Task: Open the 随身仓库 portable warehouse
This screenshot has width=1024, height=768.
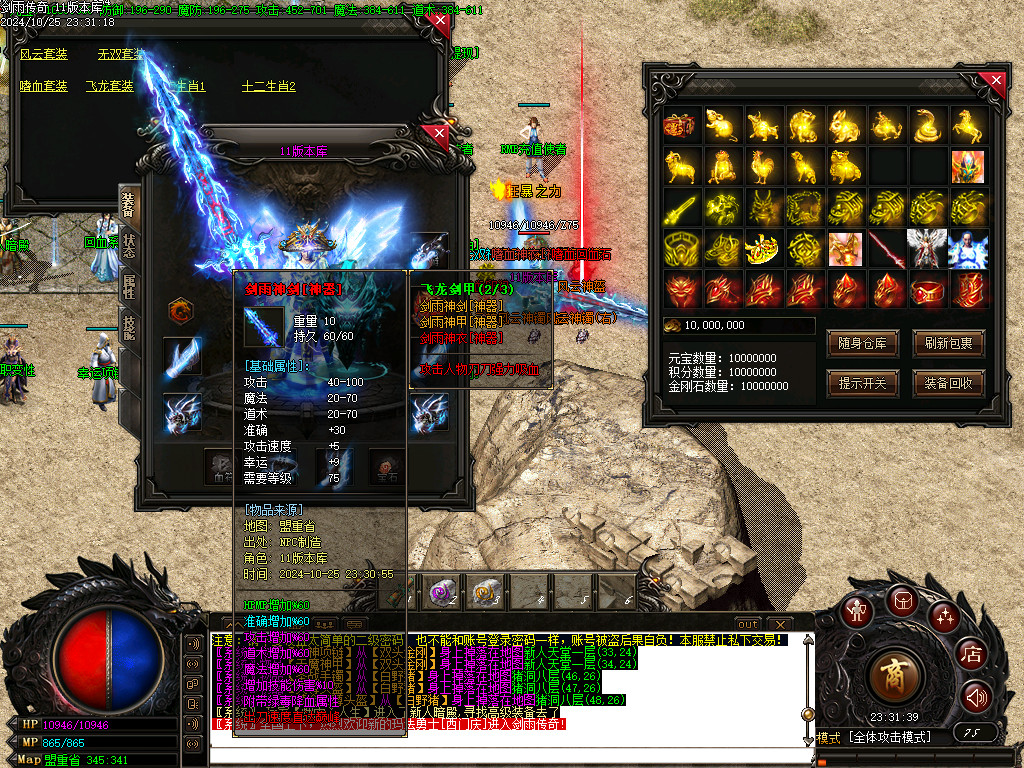Action: pos(862,343)
